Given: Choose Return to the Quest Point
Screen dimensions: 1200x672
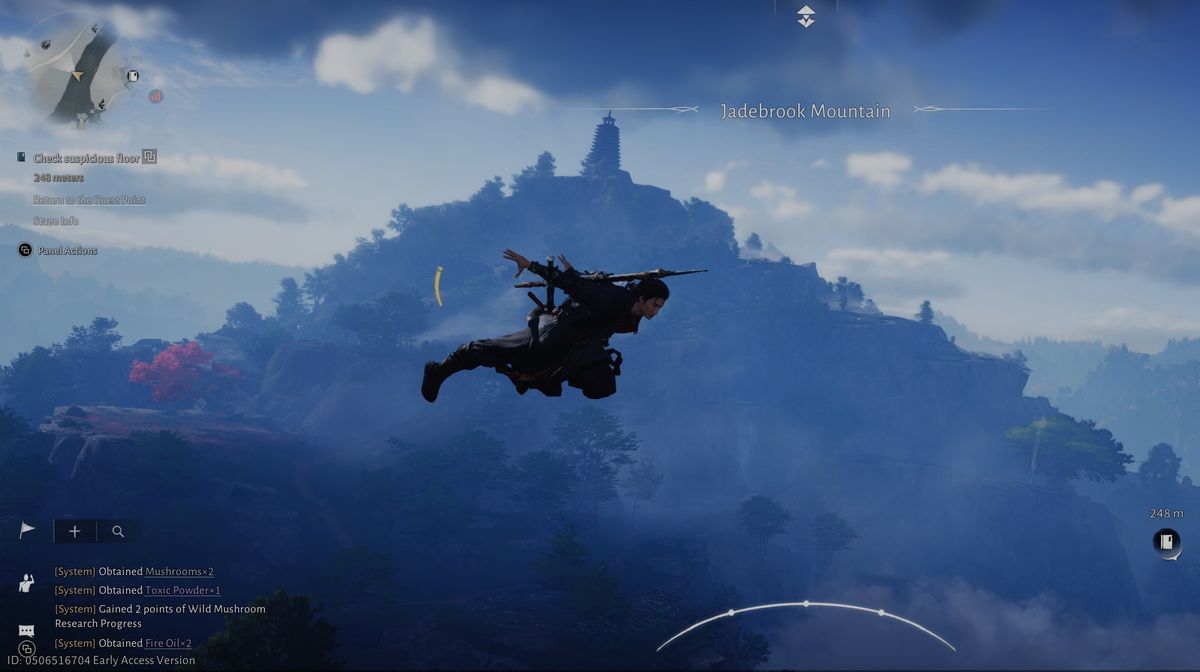Looking at the screenshot, I should (88, 200).
